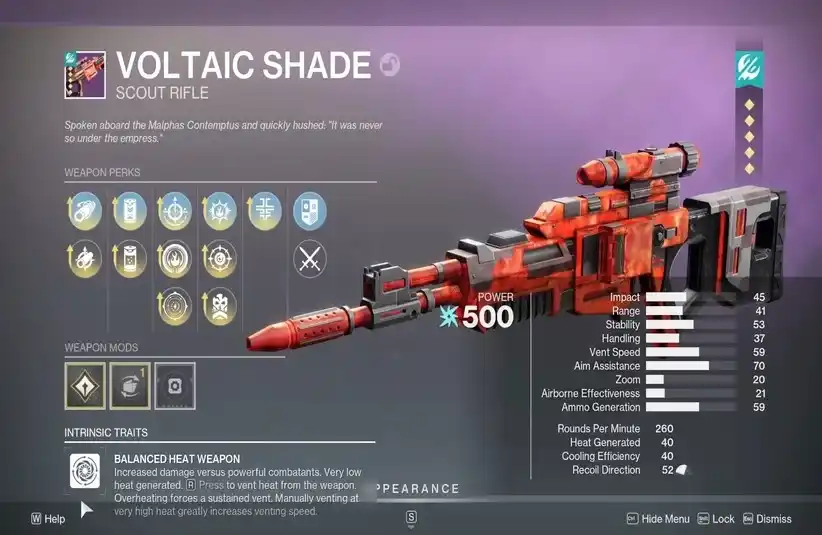Select the blue spiked burst trait perk

coord(220,210)
